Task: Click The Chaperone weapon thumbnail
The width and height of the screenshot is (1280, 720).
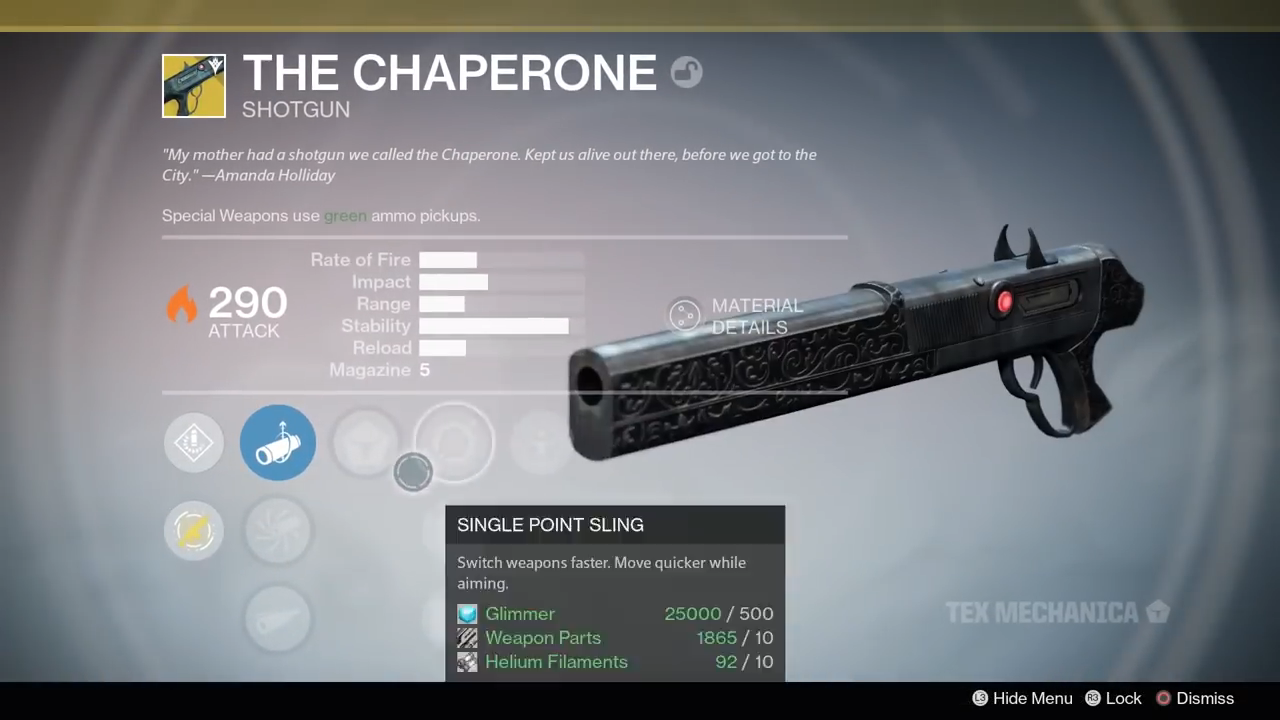Action: tap(193, 86)
